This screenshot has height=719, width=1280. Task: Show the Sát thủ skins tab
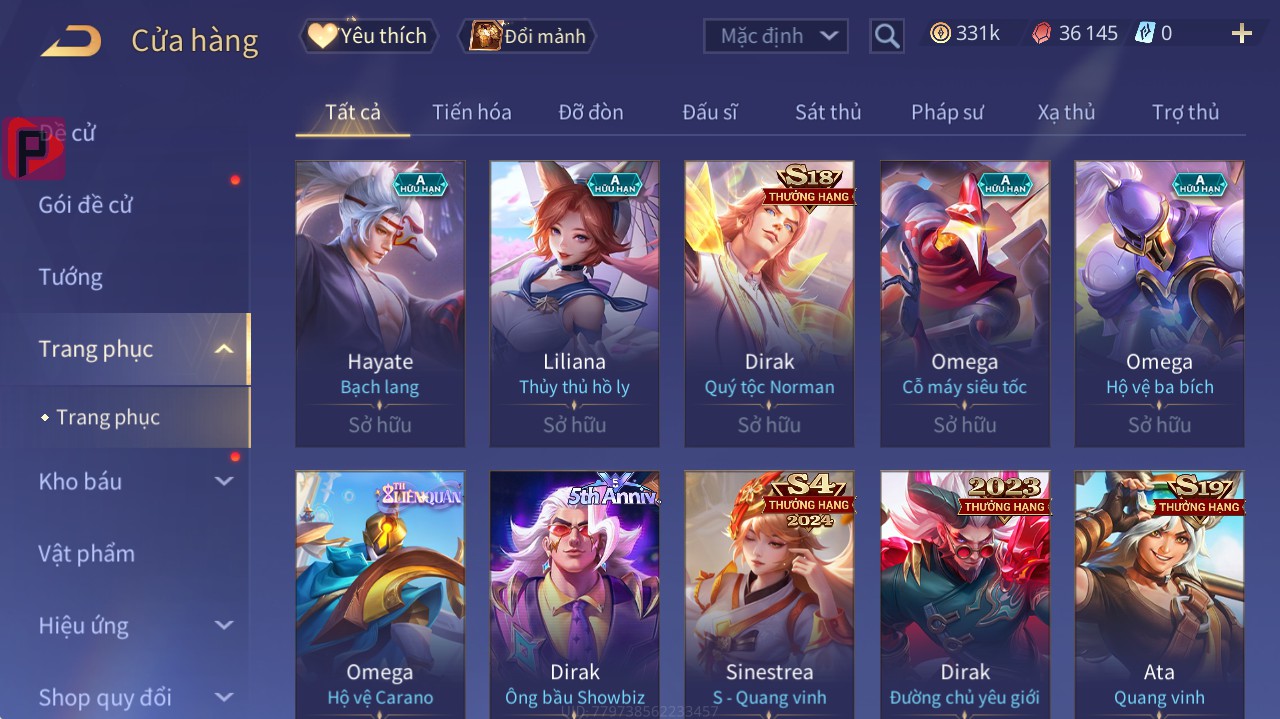point(827,112)
